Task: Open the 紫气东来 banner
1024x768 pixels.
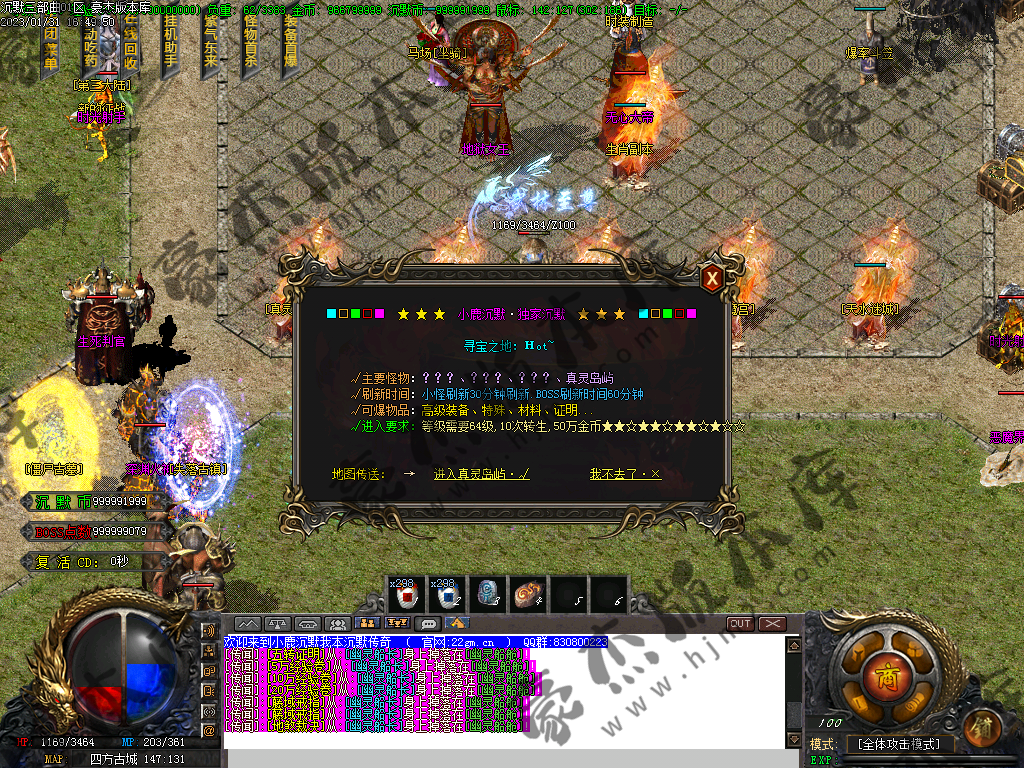Action: tap(210, 45)
